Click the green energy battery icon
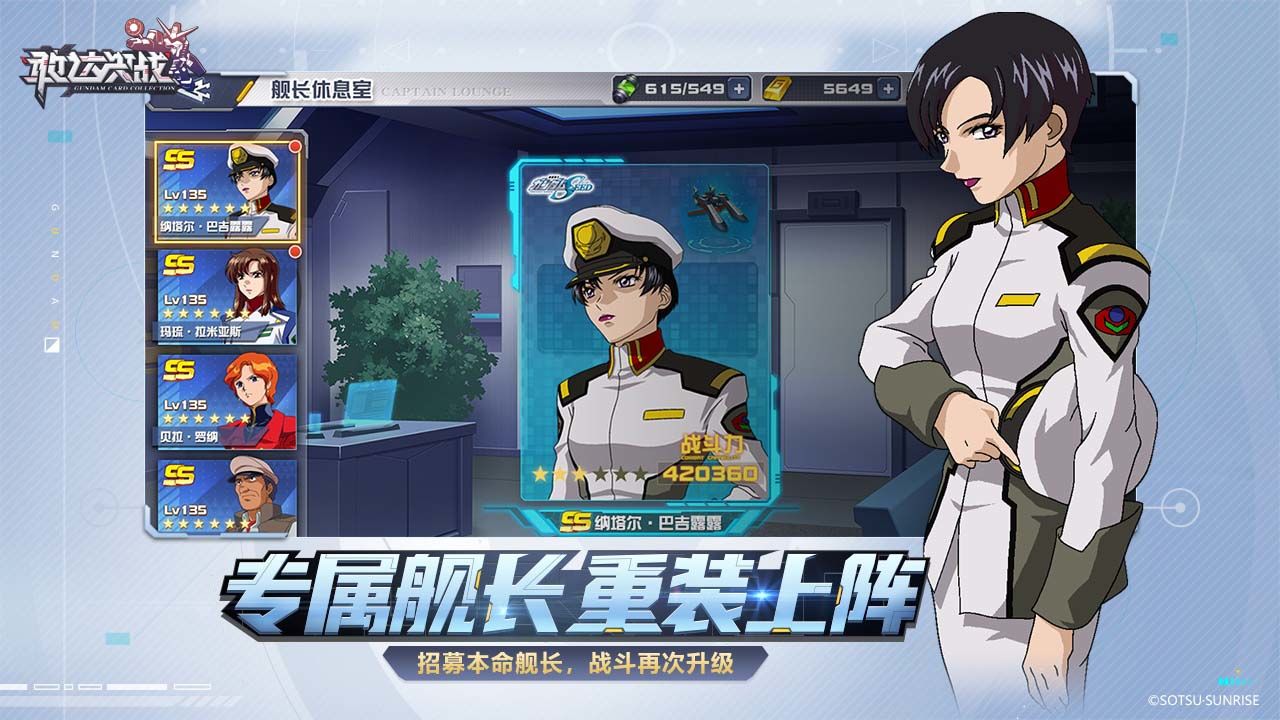Viewport: 1280px width, 720px height. click(625, 87)
